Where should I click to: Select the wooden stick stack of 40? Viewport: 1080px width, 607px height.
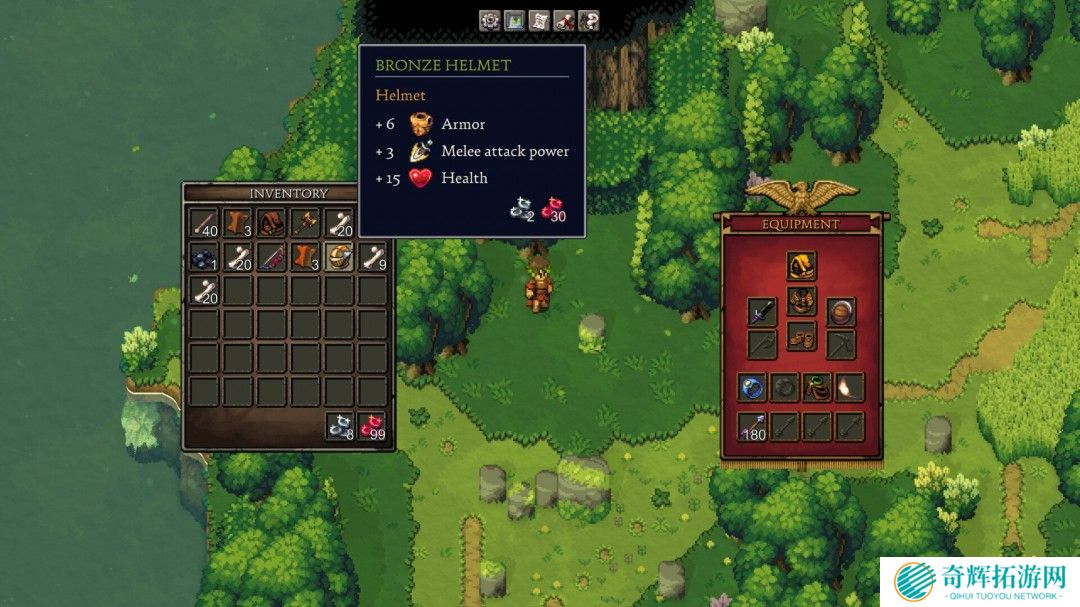click(205, 223)
